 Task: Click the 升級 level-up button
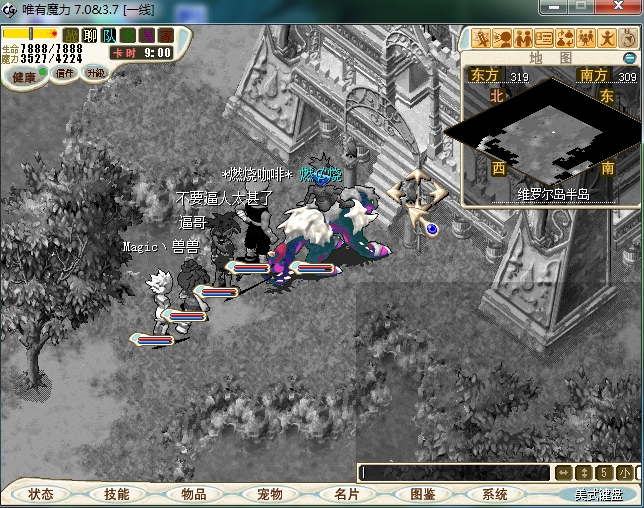point(95,73)
